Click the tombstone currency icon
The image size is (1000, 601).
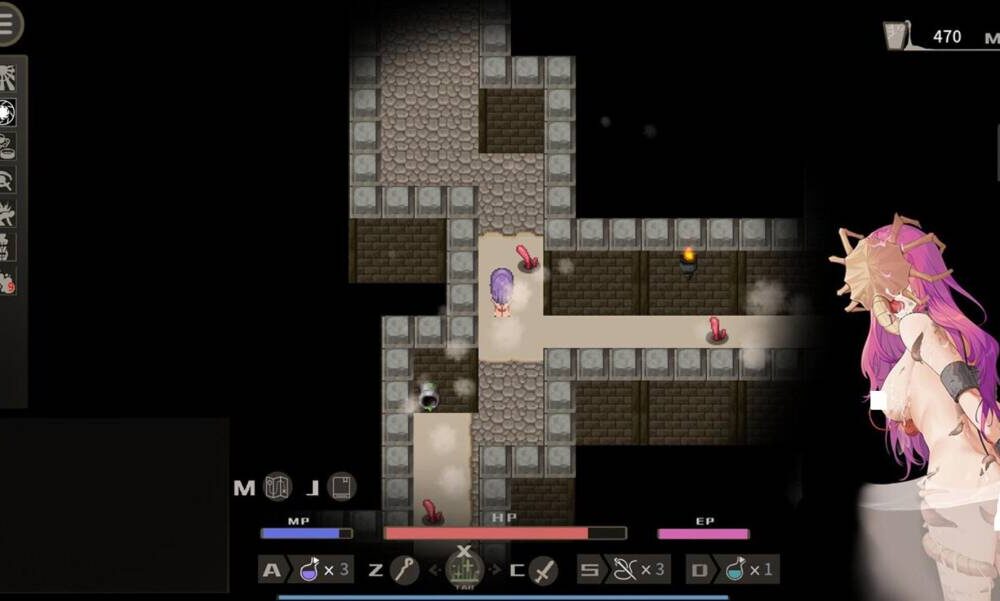point(895,37)
